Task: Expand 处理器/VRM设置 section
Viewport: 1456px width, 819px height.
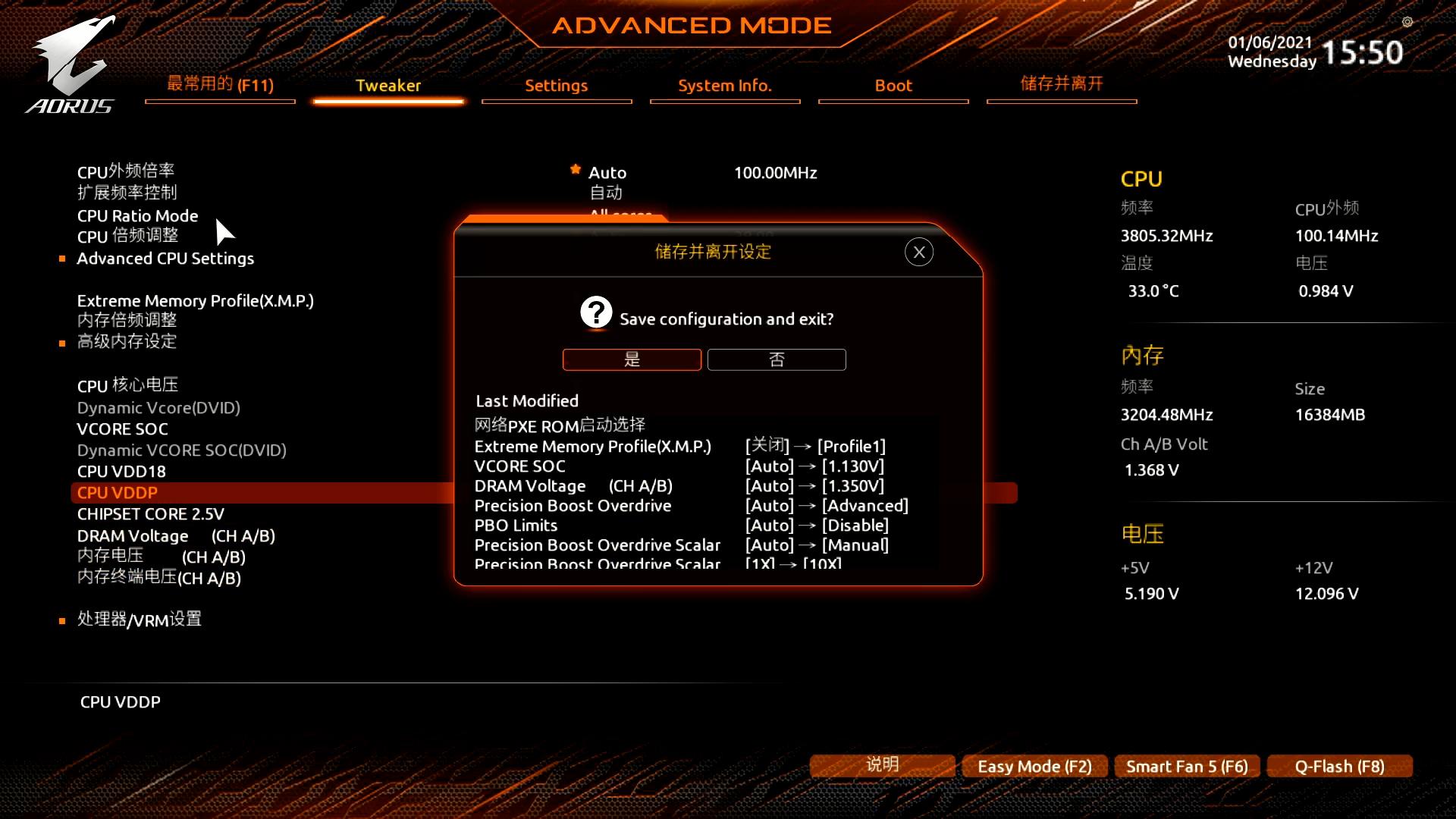Action: [139, 620]
